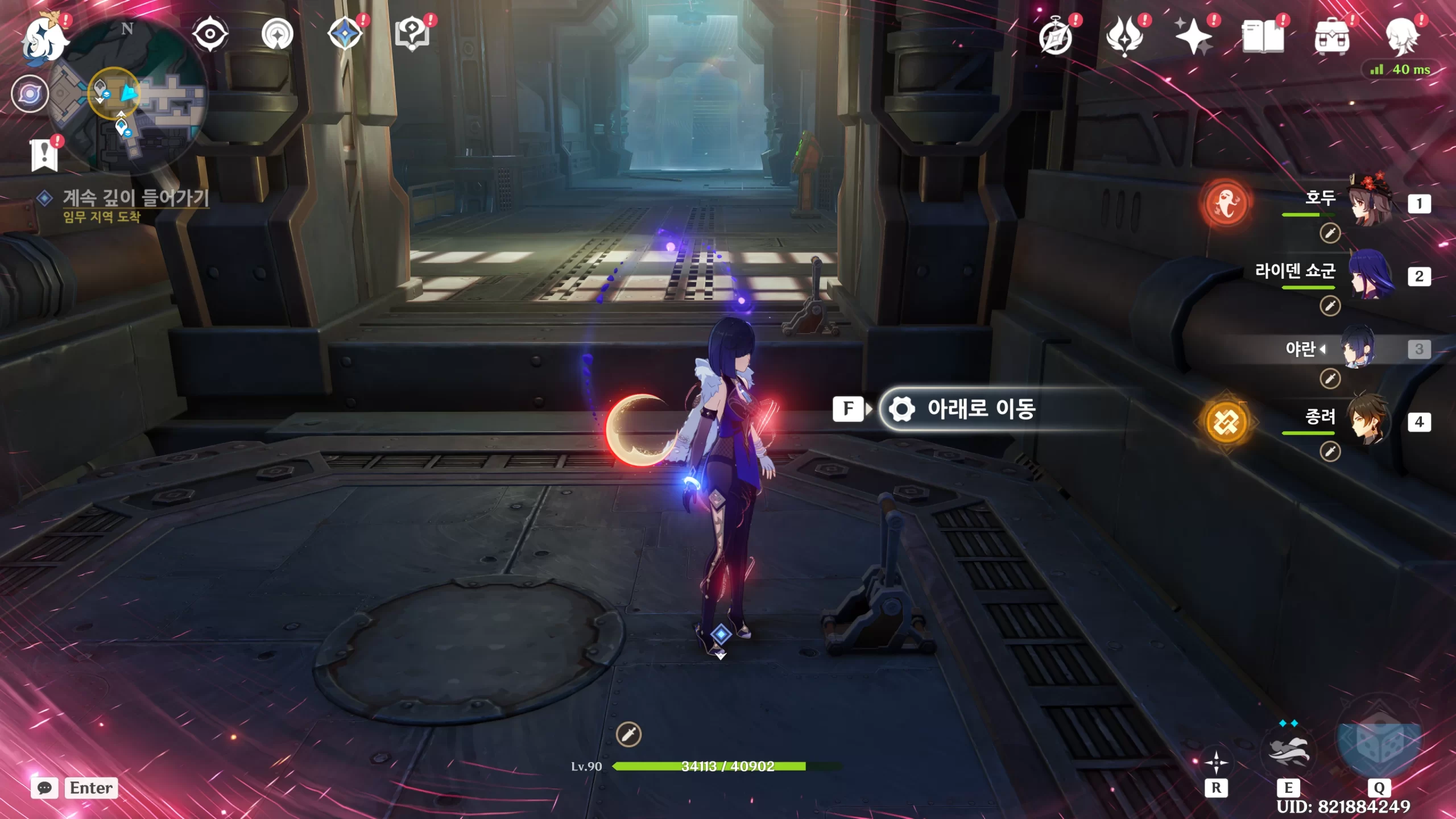Open the tutorial question-mark bubble icon
1456x819 pixels.
pos(412,34)
